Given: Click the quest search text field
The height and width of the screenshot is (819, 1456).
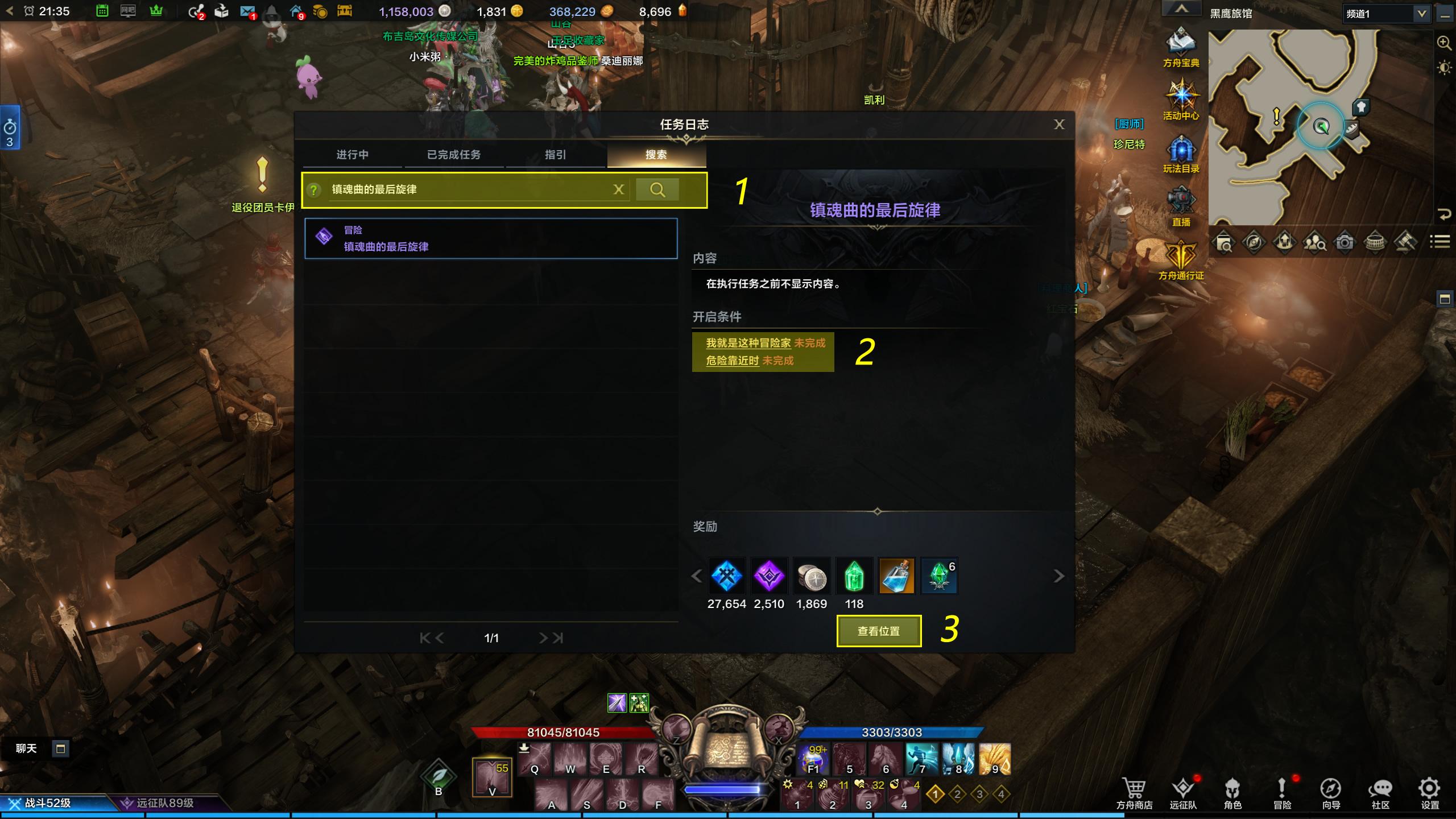Looking at the screenshot, I should coord(466,190).
